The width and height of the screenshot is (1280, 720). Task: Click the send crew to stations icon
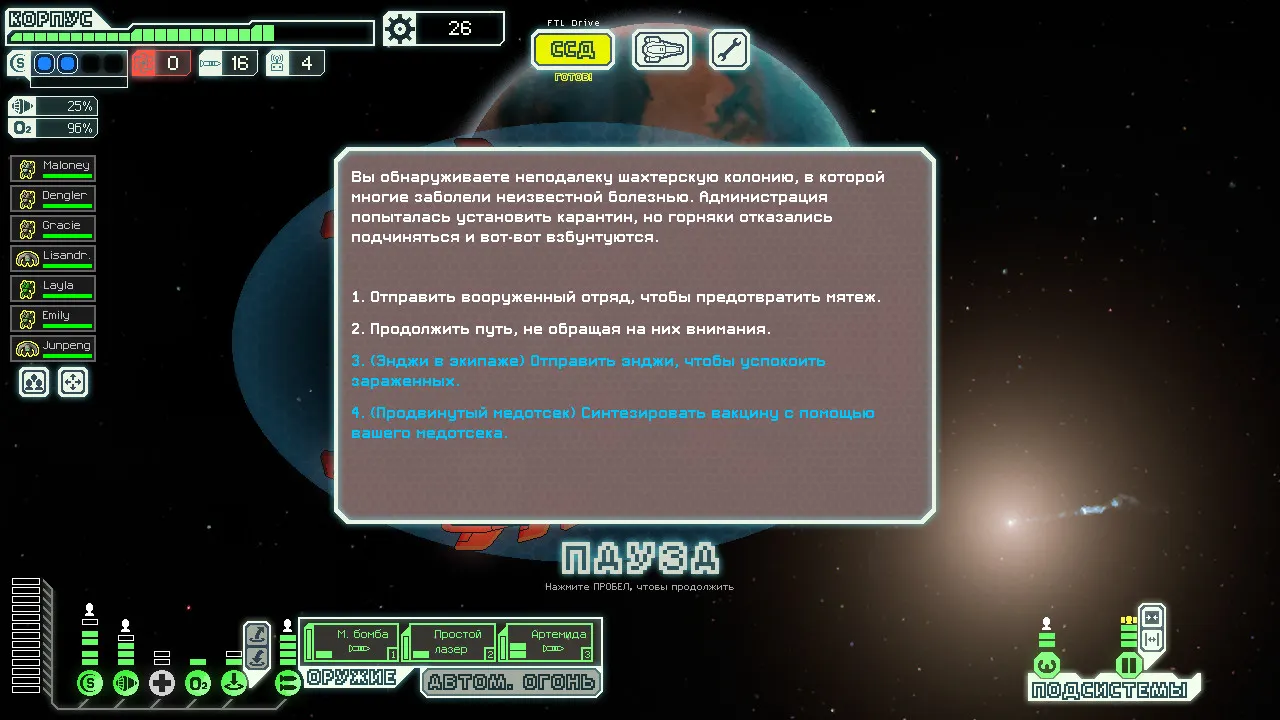click(x=73, y=382)
